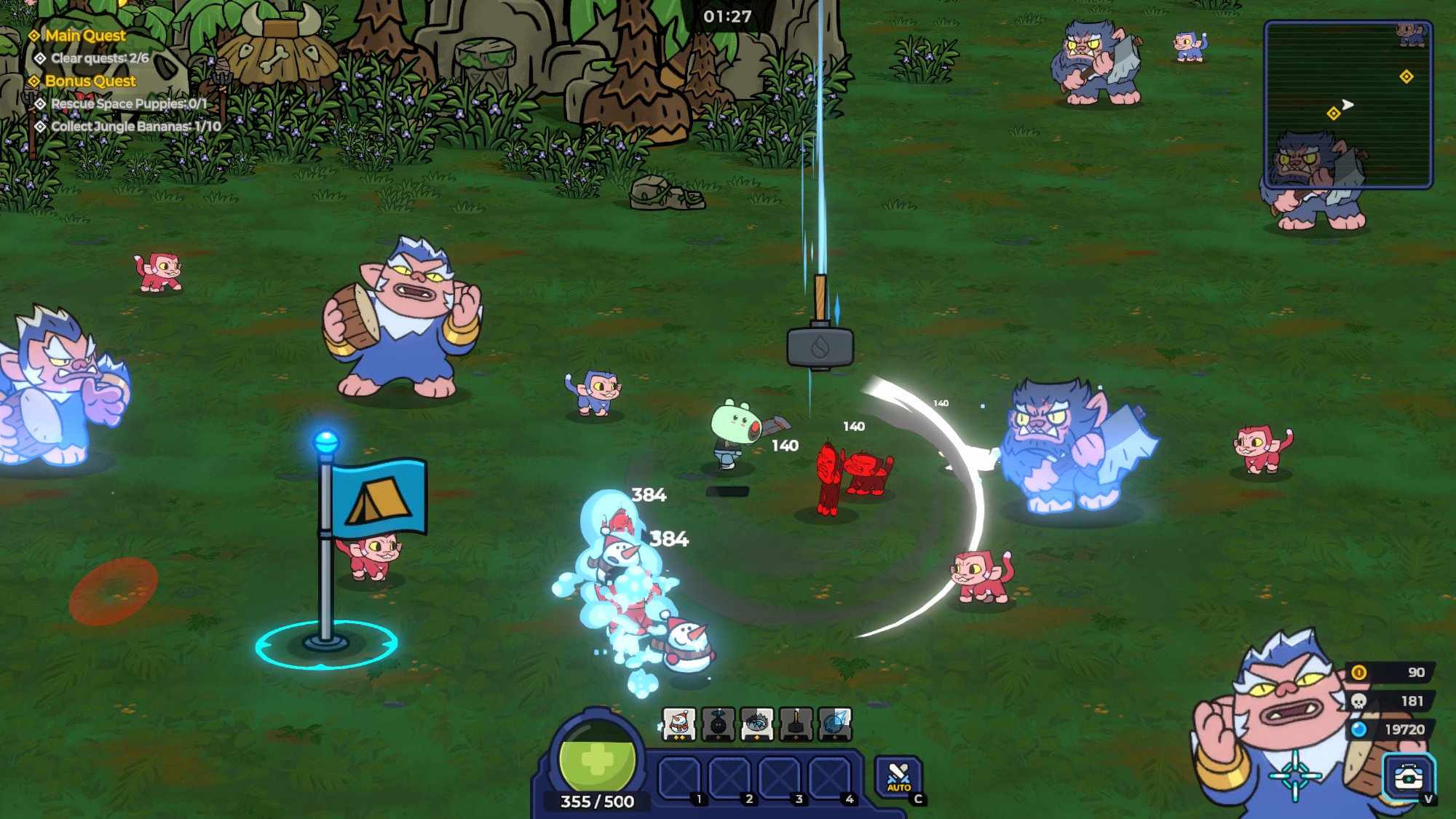This screenshot has height=819, width=1456.
Task: Click the minimap panel
Action: (x=1348, y=105)
